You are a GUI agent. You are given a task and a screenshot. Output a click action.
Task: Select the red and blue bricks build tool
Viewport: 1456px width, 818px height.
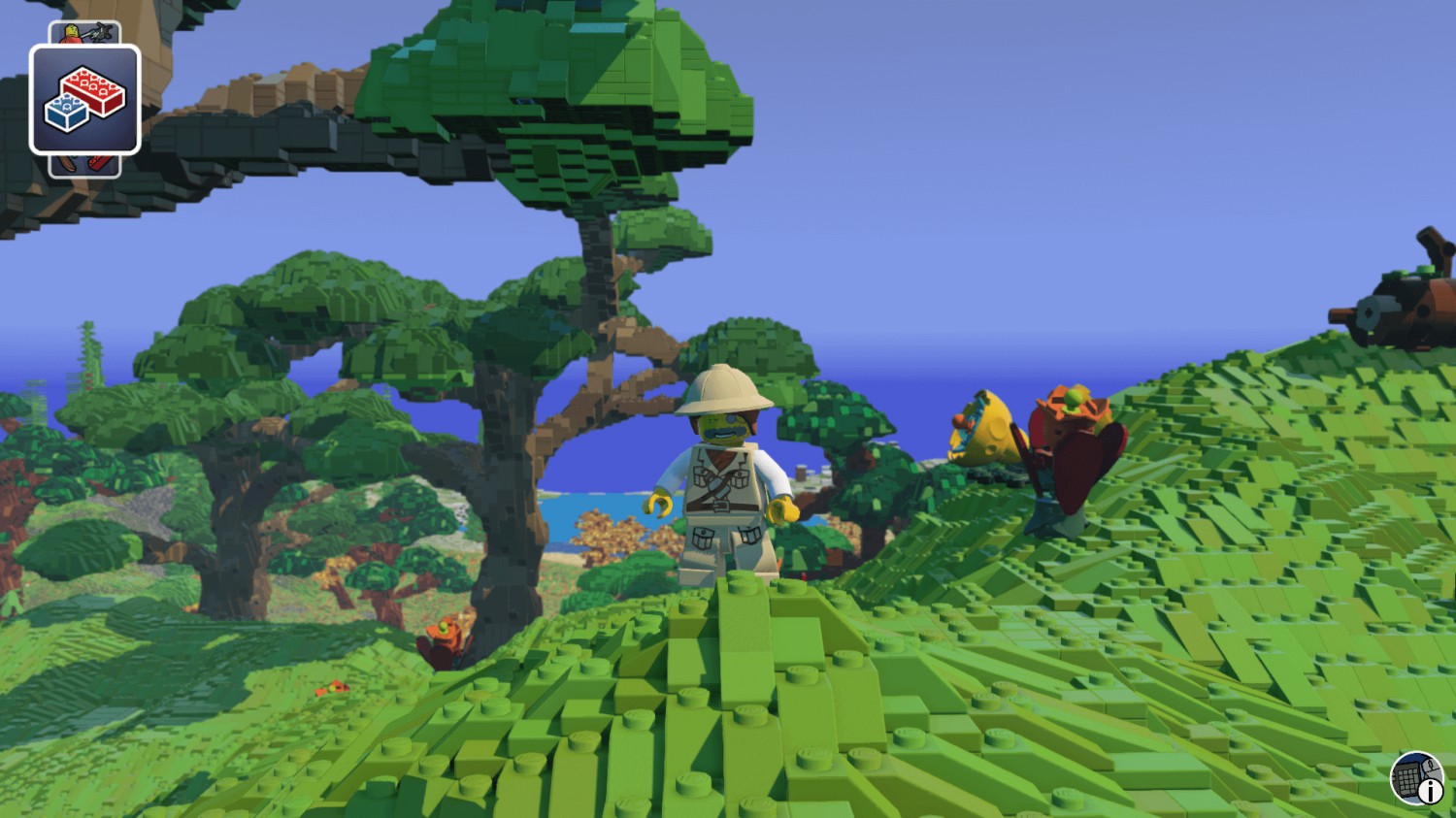point(85,100)
